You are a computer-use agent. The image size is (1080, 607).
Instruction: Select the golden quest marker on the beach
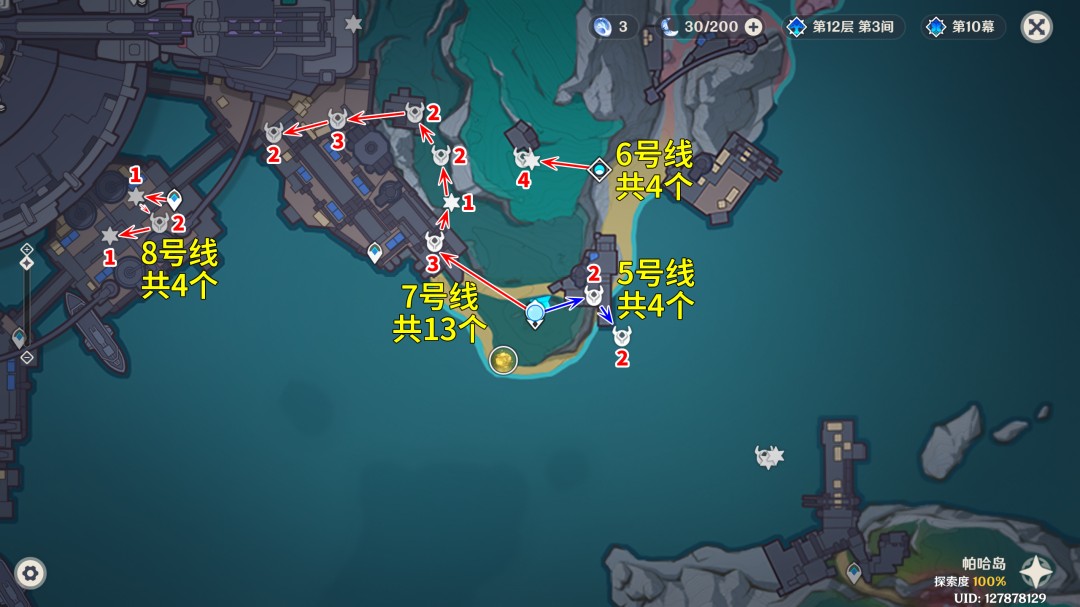coord(502,358)
